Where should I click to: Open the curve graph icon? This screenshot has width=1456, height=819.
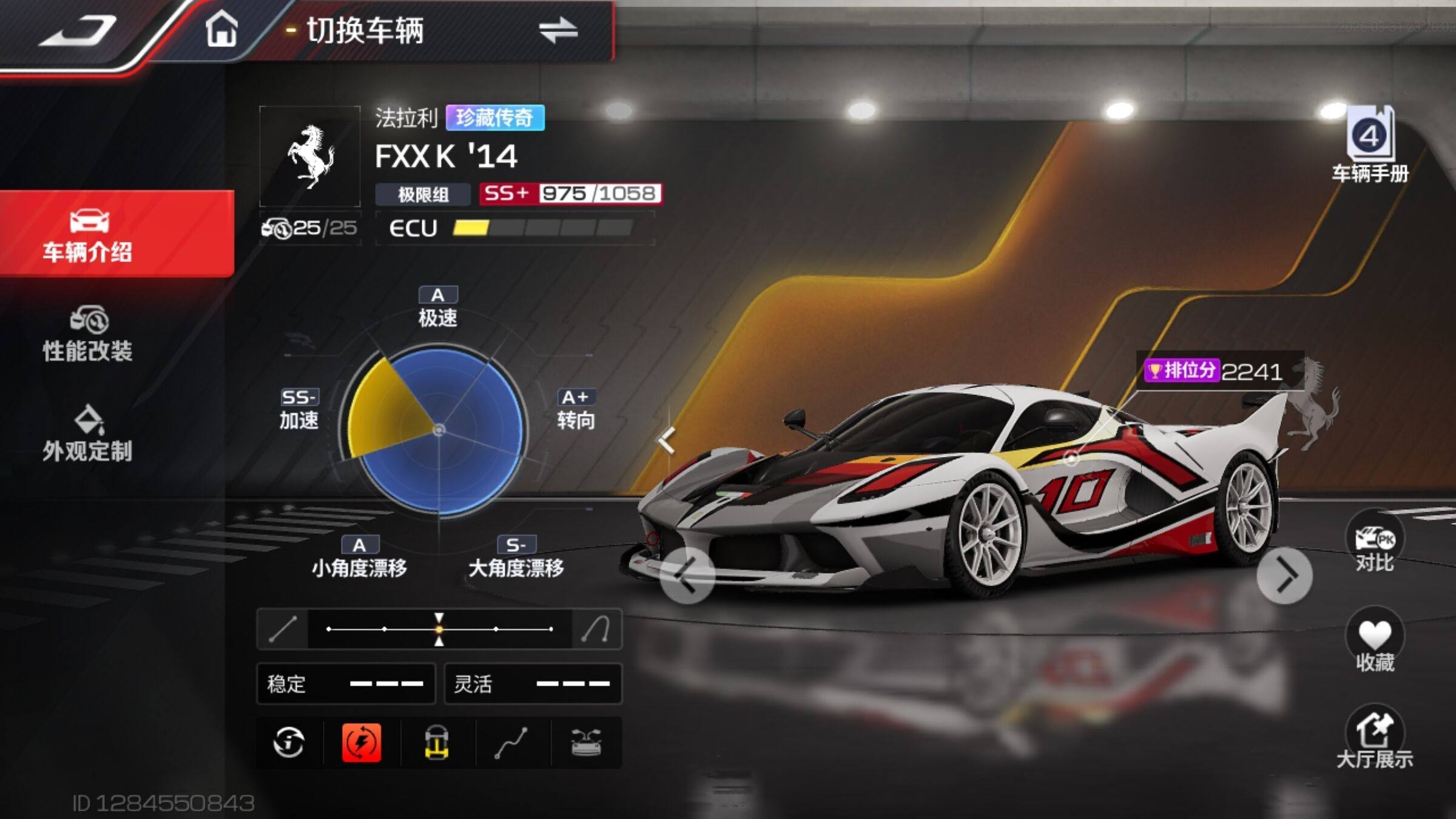511,743
